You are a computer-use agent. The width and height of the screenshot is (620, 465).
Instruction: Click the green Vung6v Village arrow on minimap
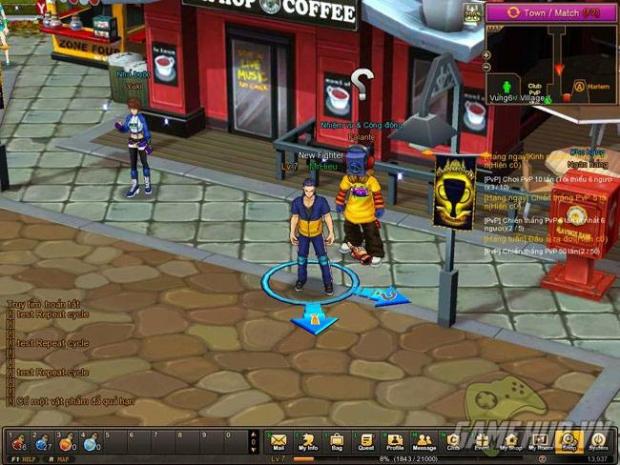[x=507, y=86]
